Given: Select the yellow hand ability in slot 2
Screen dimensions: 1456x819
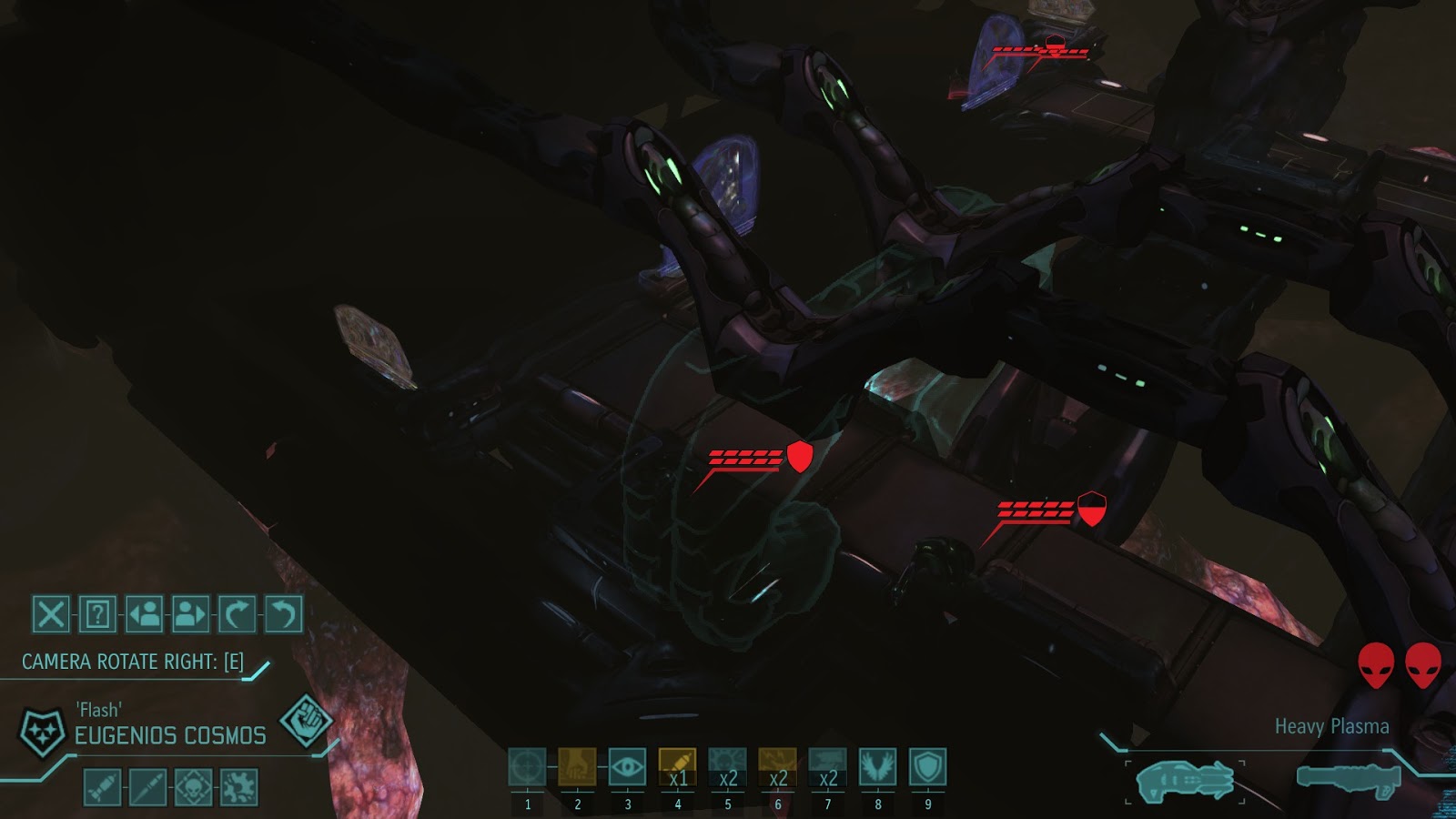Looking at the screenshot, I should [x=577, y=769].
